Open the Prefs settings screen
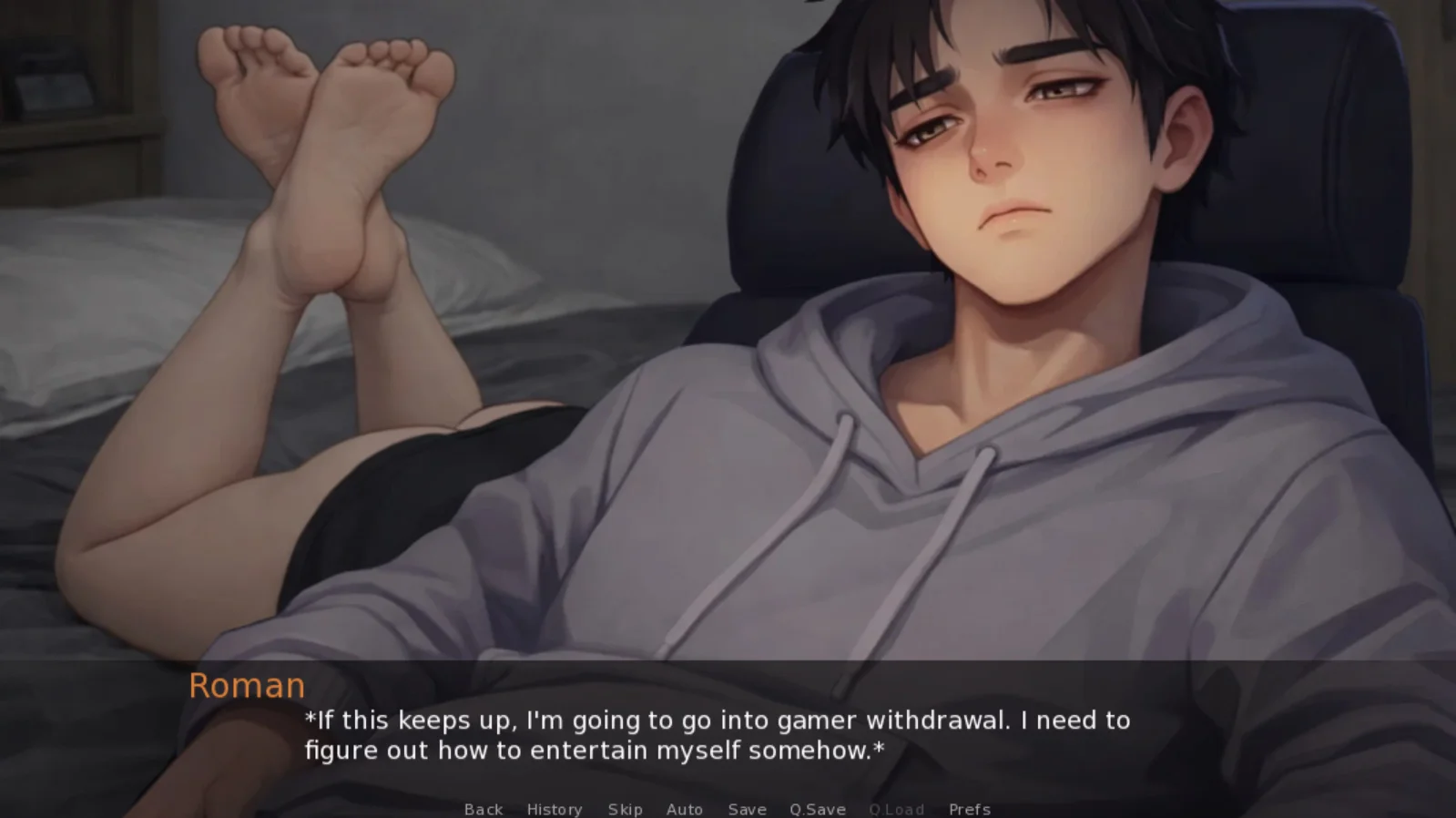 (x=969, y=809)
